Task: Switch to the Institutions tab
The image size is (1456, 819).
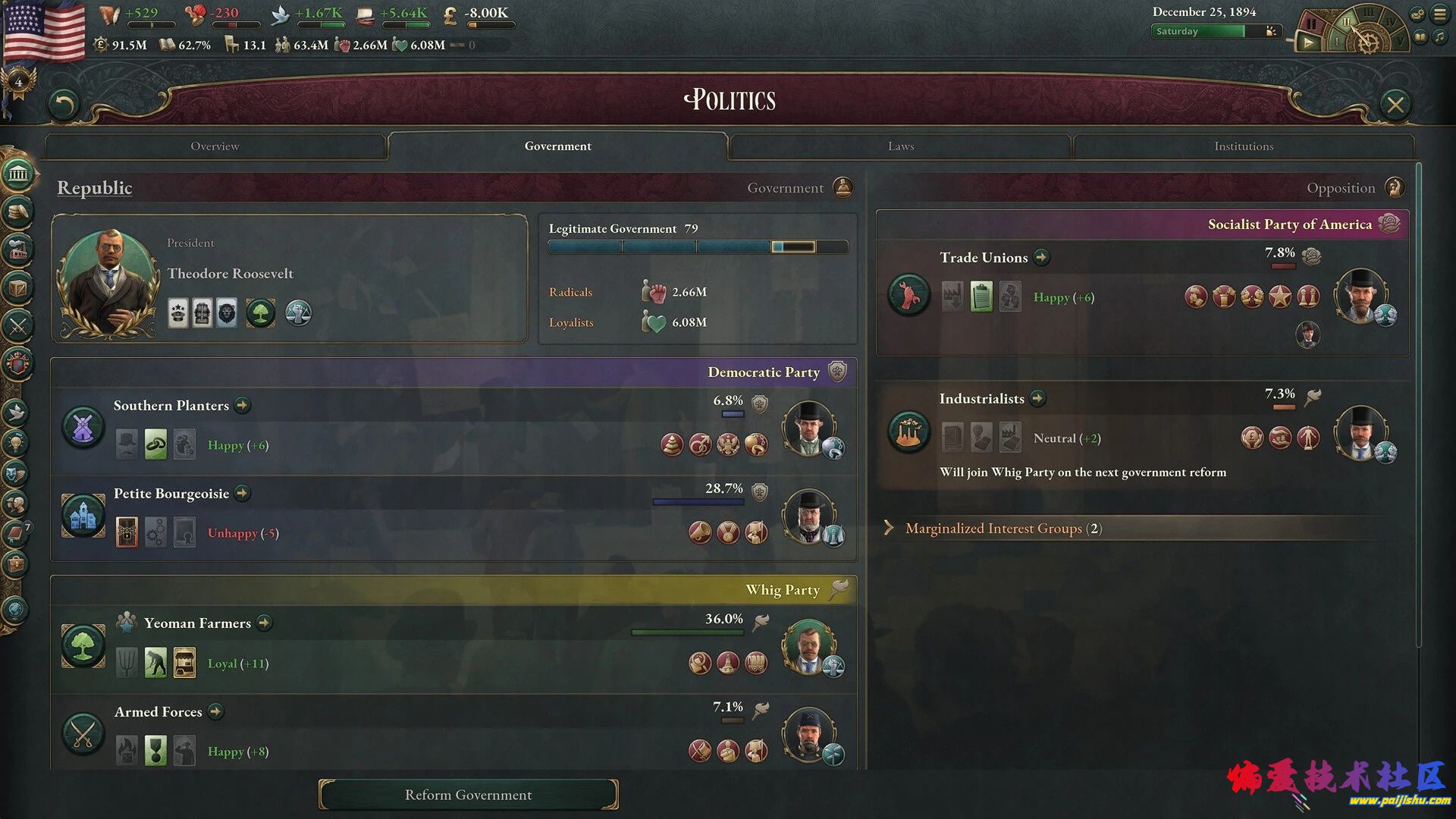Action: pos(1243,146)
